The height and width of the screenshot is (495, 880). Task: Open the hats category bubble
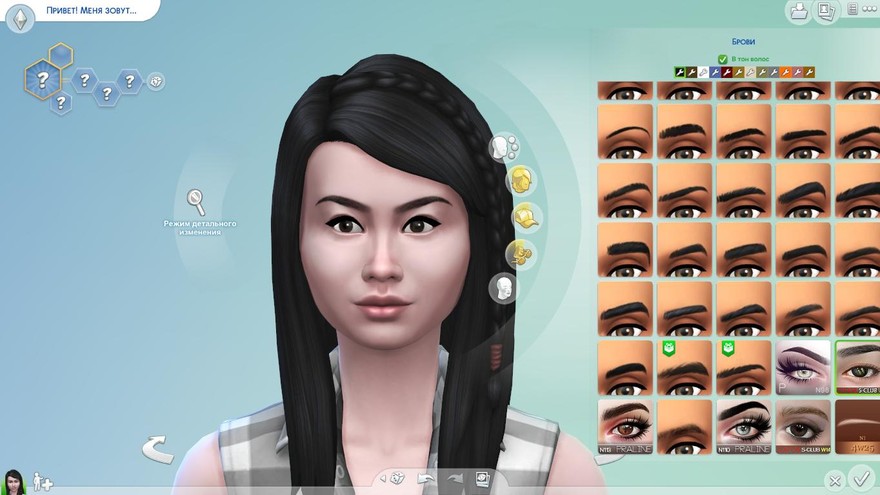(525, 215)
